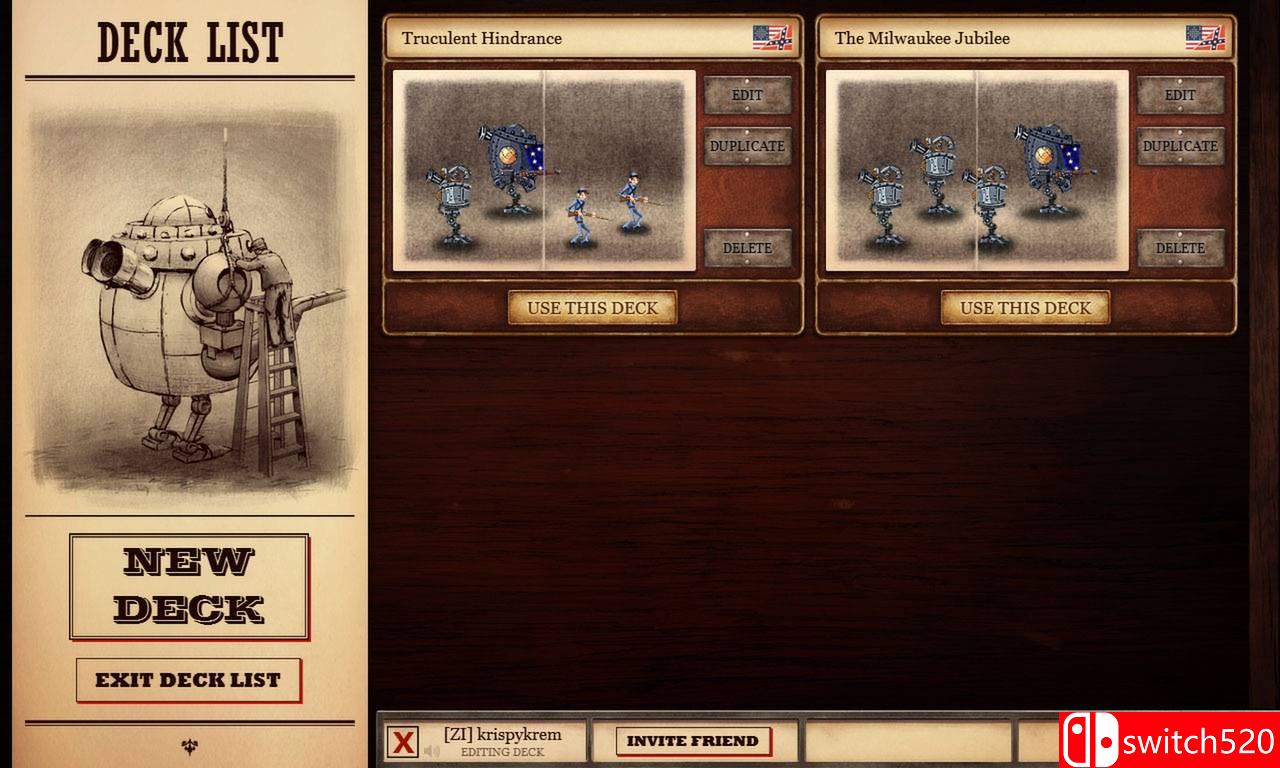The width and height of the screenshot is (1280, 768).
Task: Click the bird emblem below Exit Deck List
Action: coord(189,744)
